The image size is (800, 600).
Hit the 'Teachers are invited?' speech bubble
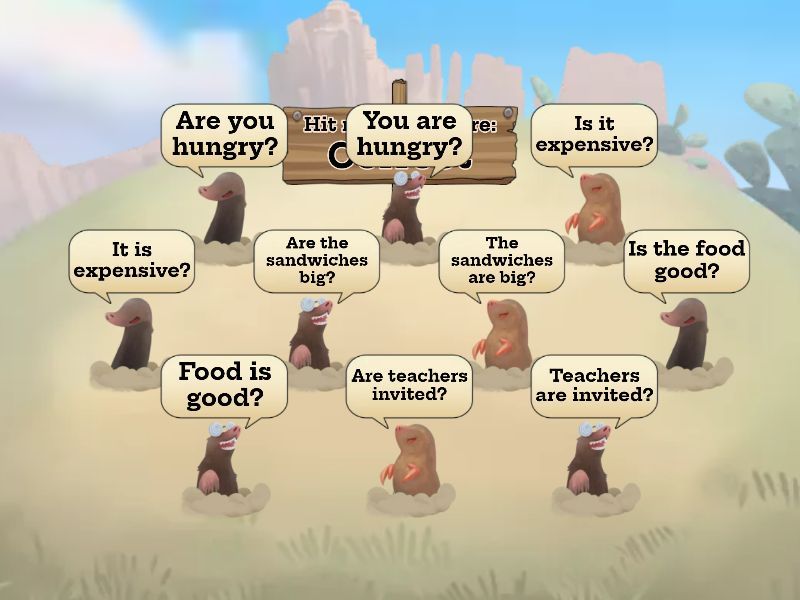coord(594,385)
